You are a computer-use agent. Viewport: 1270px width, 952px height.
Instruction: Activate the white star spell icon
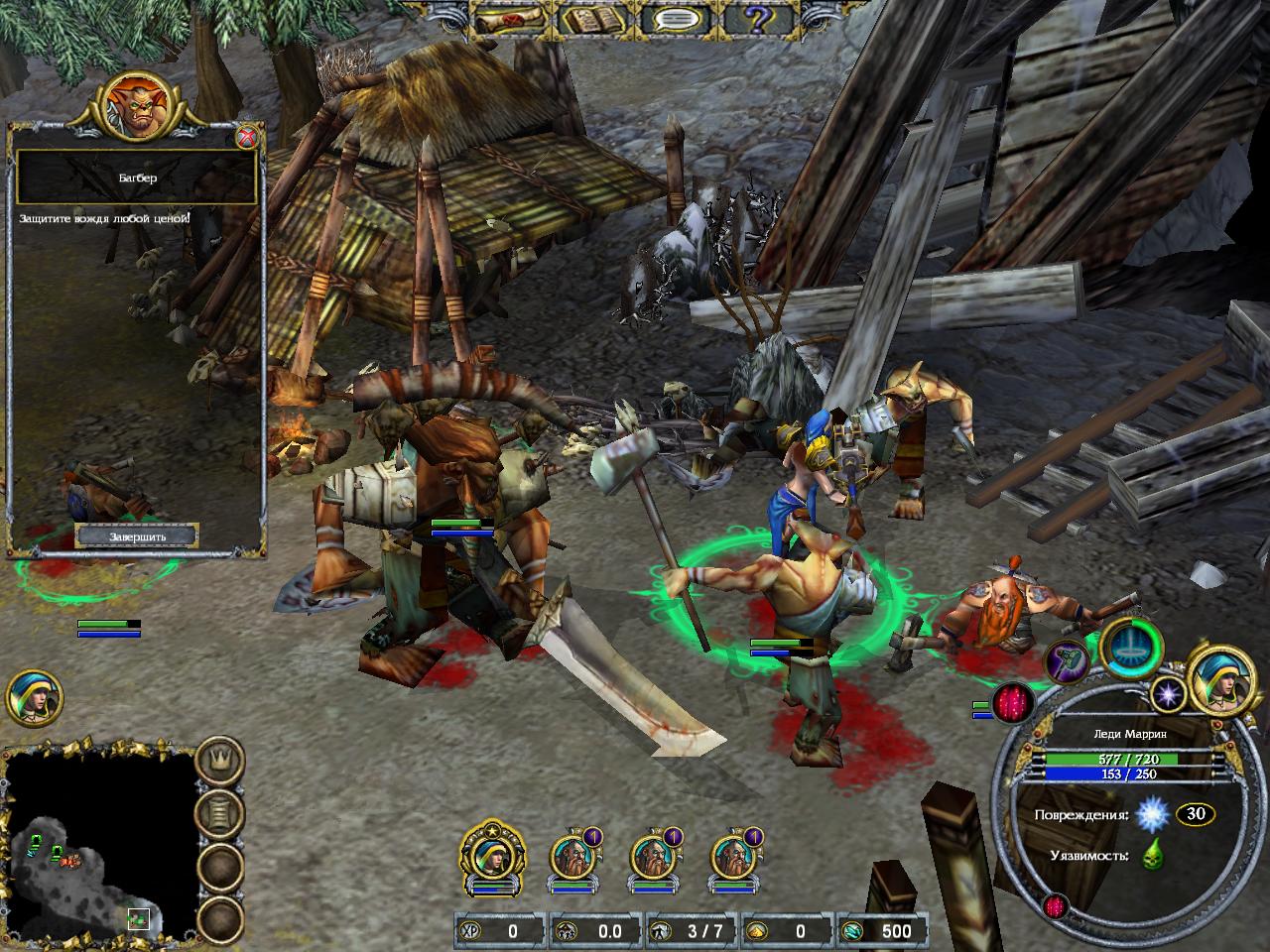[x=1167, y=693]
